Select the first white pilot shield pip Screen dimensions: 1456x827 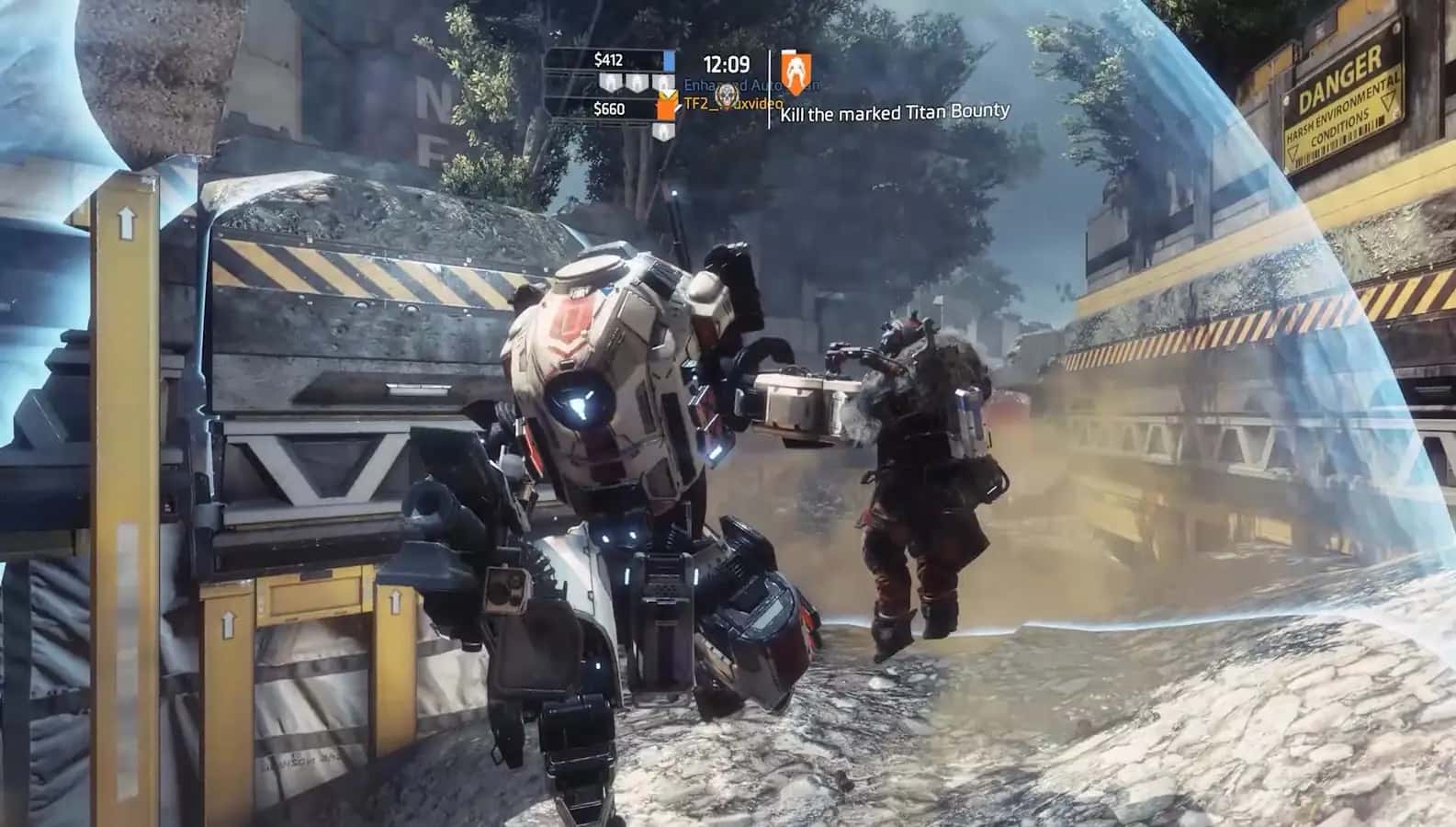(611, 82)
